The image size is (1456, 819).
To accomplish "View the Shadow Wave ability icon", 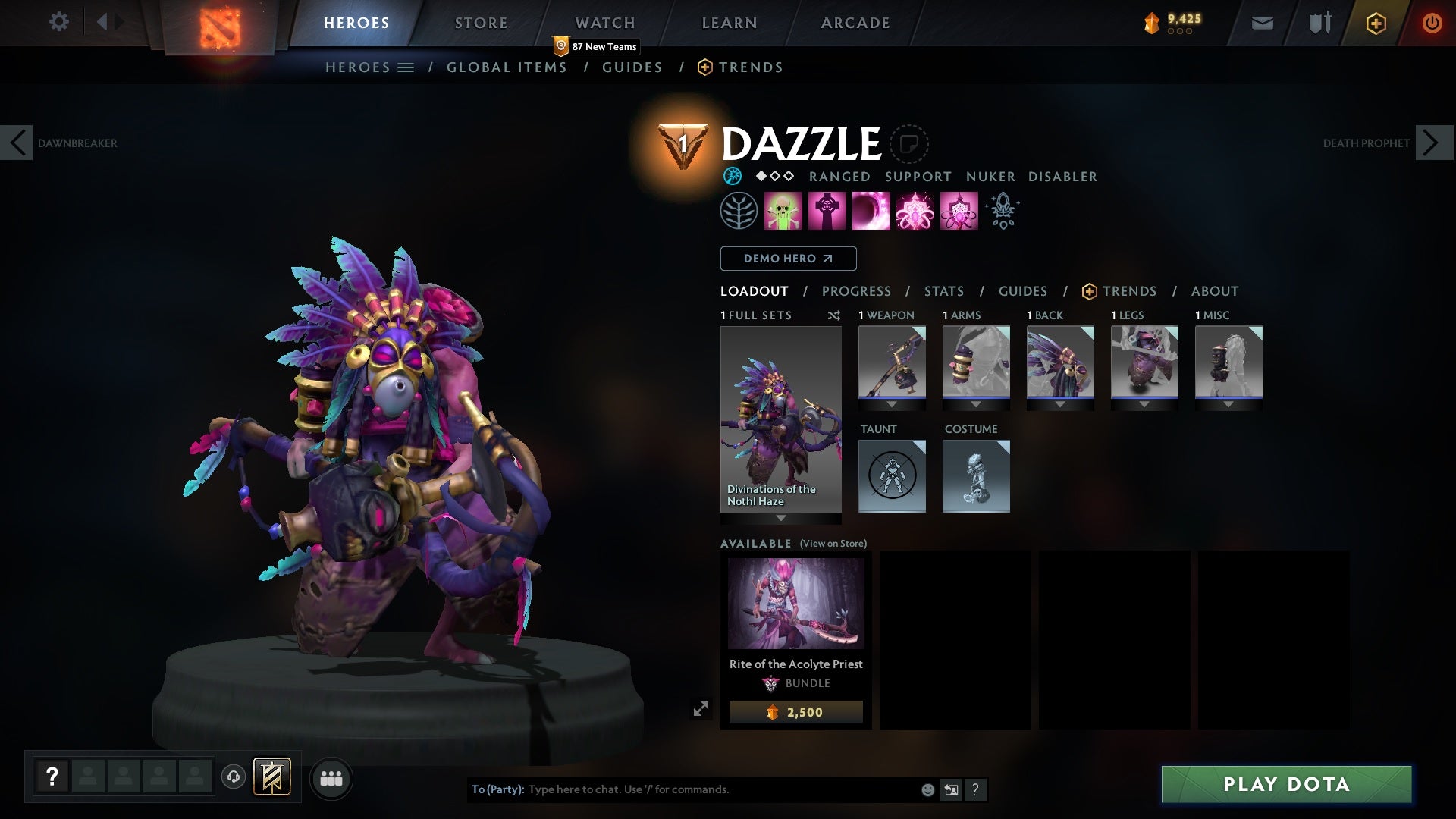I will click(x=872, y=211).
